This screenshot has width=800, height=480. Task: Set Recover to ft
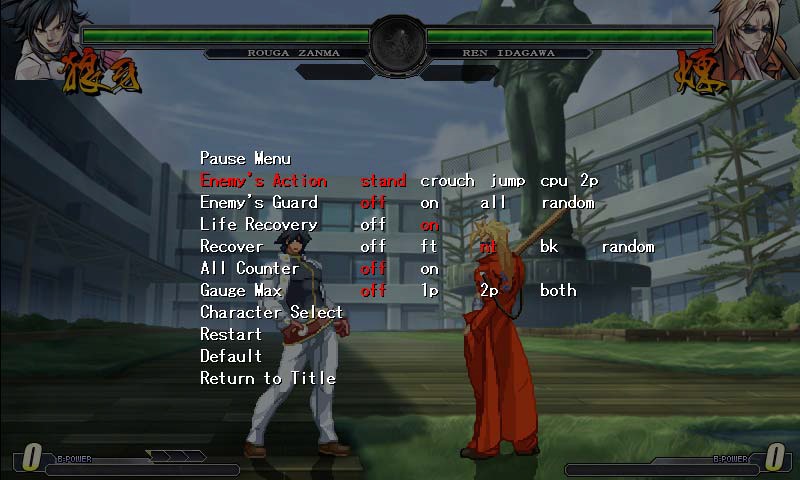(x=429, y=247)
